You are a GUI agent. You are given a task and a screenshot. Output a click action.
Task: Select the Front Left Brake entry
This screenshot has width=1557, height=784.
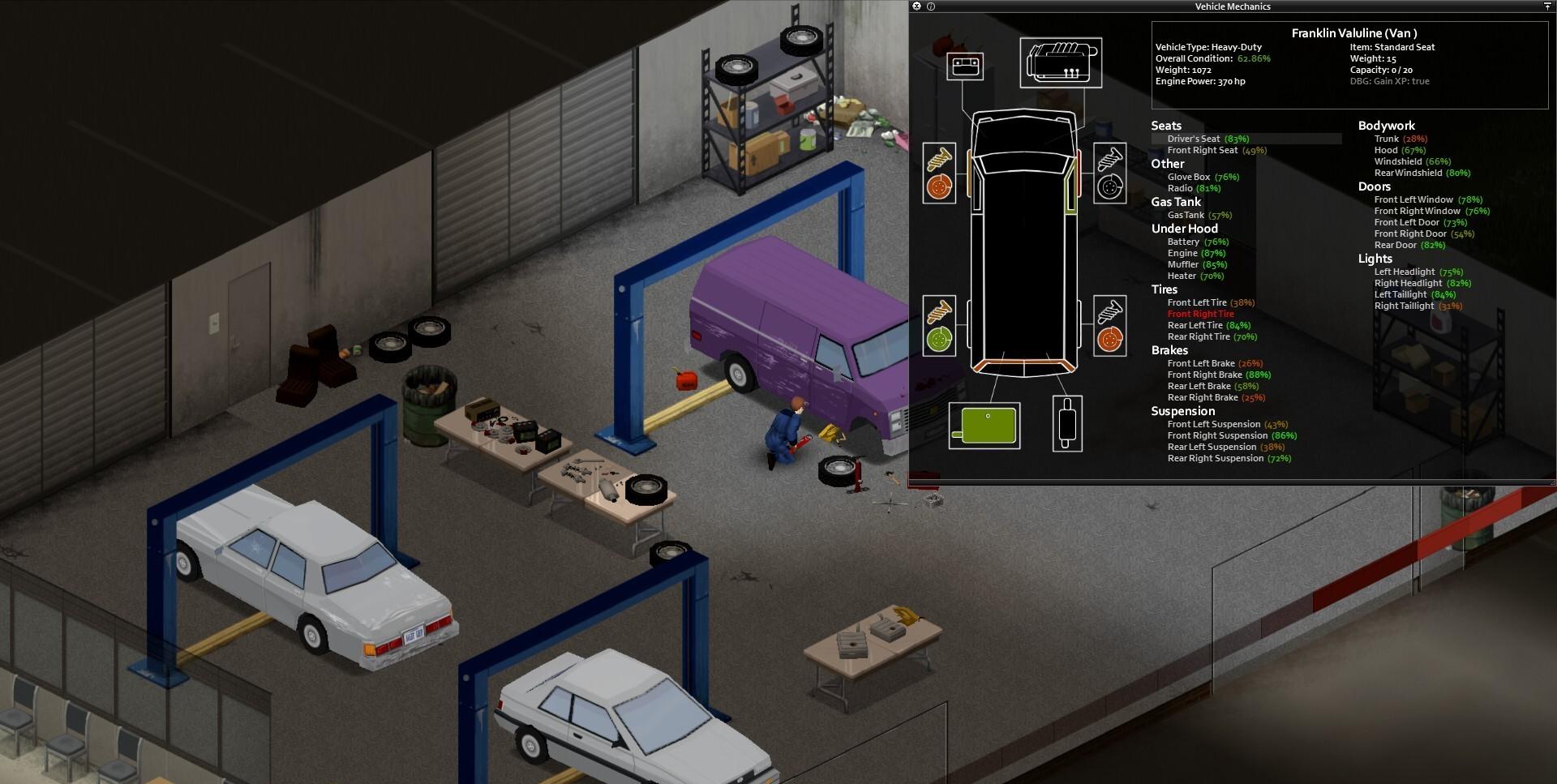pyautogui.click(x=1201, y=363)
